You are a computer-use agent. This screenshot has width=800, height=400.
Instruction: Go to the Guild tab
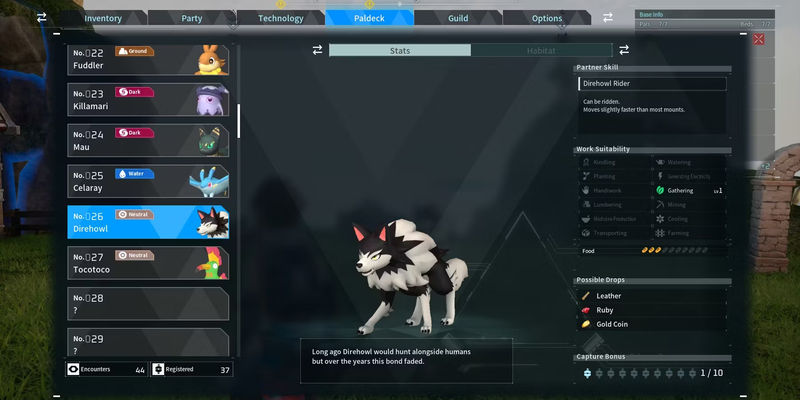coord(456,18)
